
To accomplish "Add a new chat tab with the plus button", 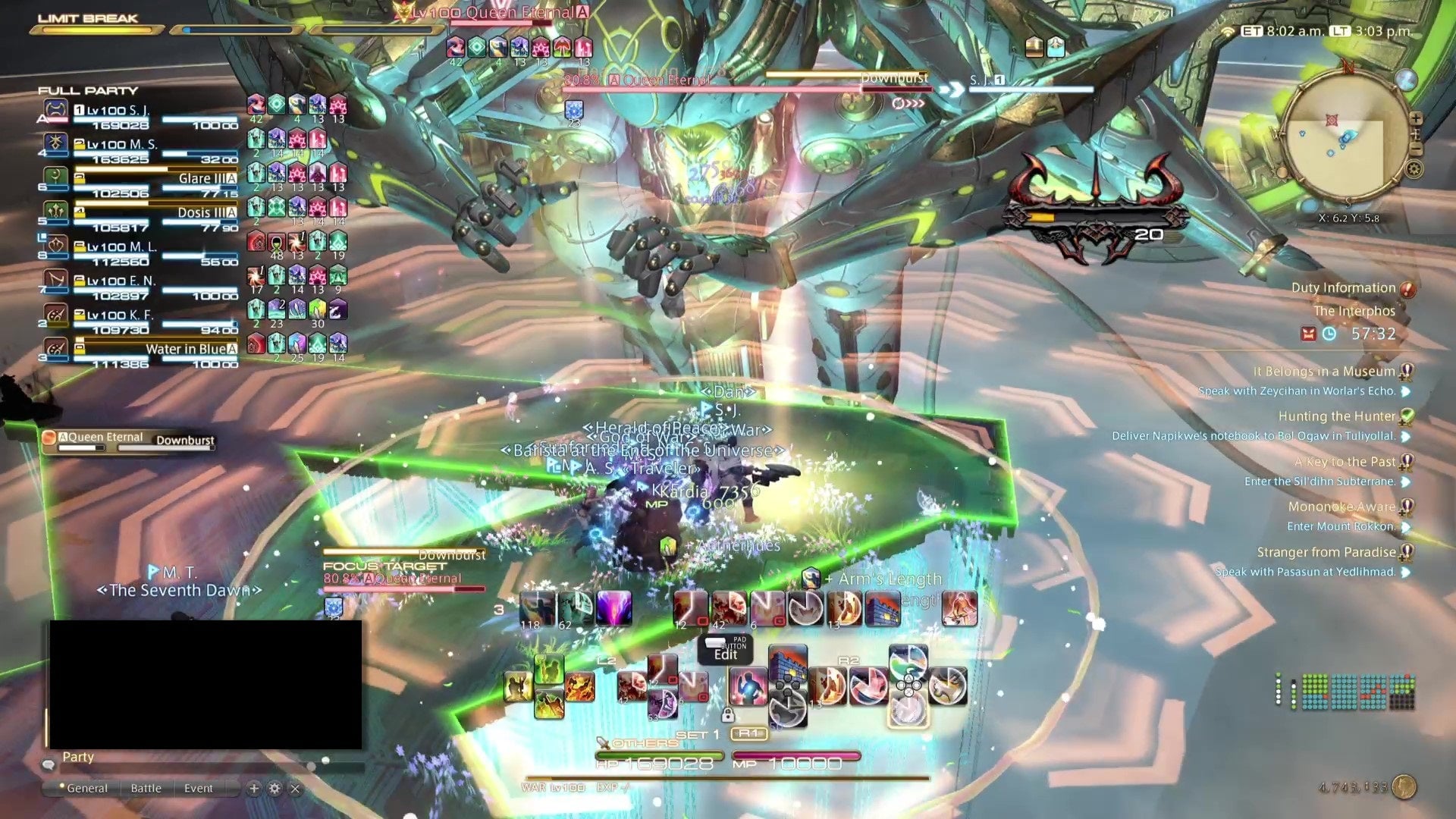I will [x=254, y=788].
